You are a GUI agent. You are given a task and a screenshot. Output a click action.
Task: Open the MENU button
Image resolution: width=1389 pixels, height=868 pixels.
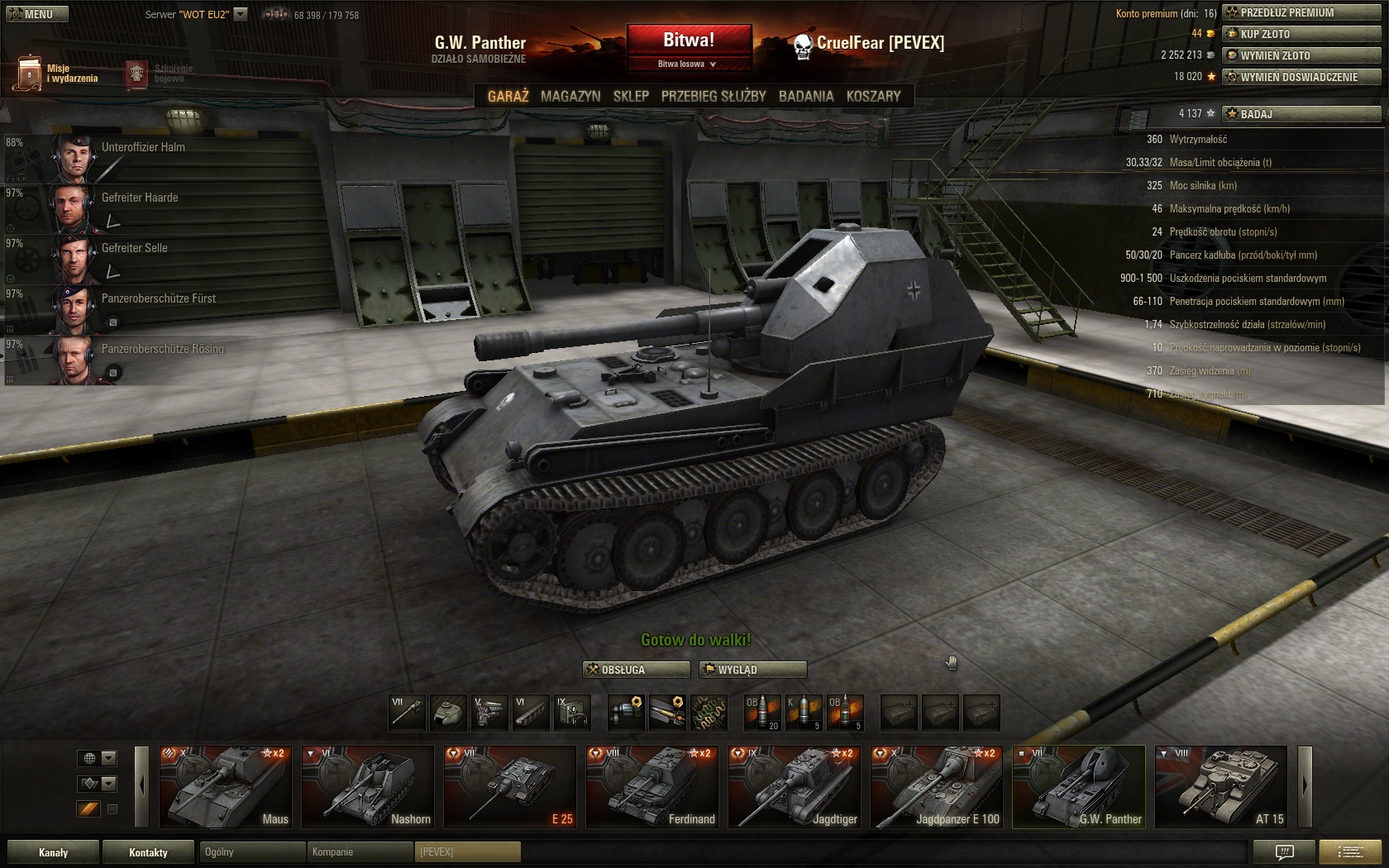(x=35, y=14)
